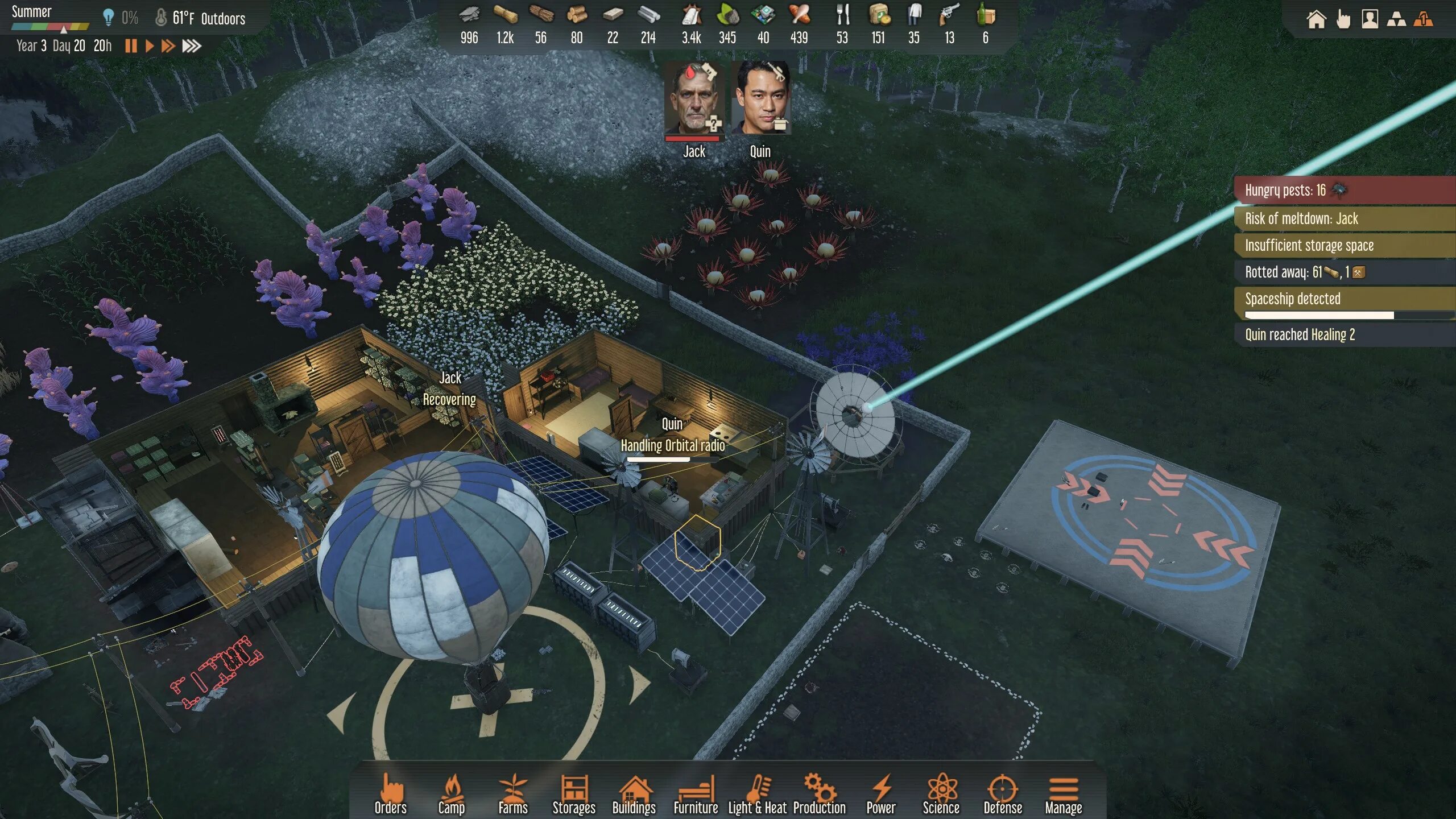
Task: Select survivor Jack's portrait
Action: click(x=694, y=100)
